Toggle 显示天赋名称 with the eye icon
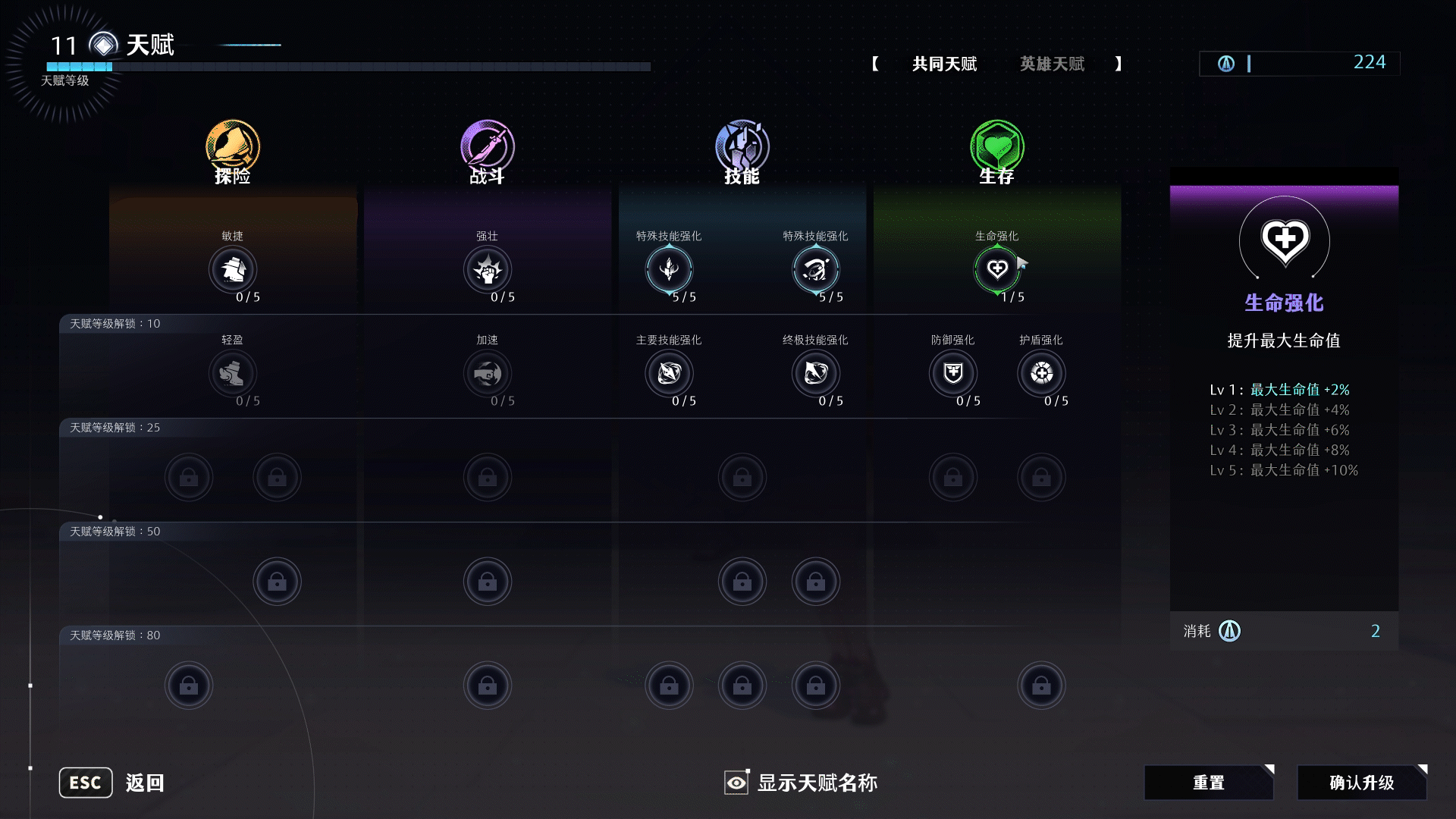 tap(735, 782)
